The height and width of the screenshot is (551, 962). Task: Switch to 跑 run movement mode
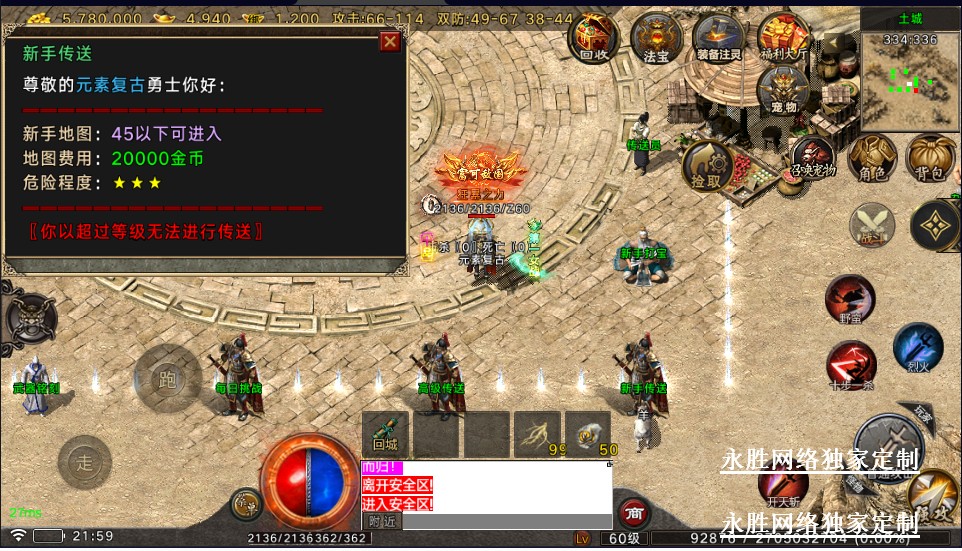(x=167, y=378)
